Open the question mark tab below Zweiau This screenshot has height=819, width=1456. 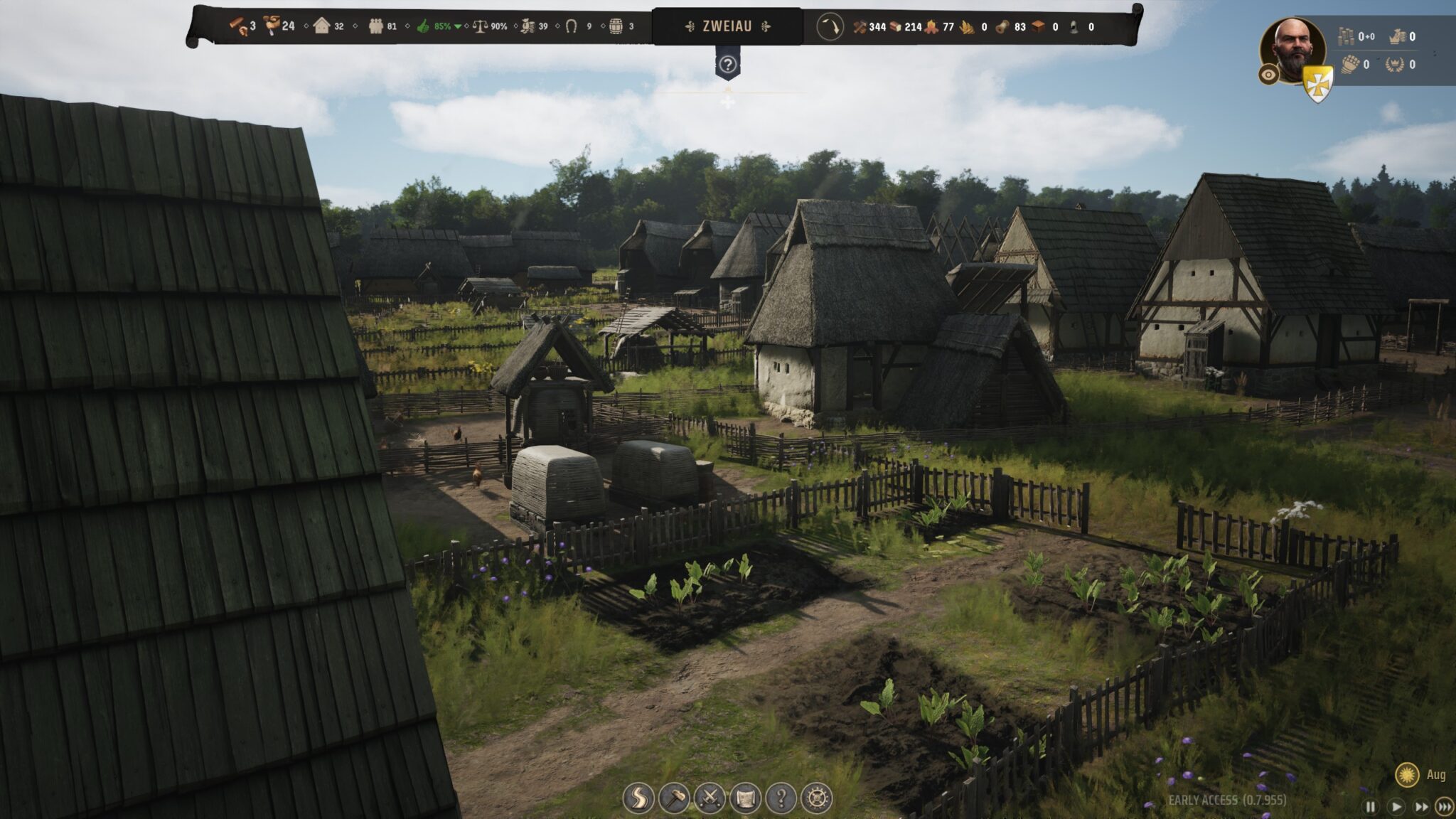[x=727, y=65]
